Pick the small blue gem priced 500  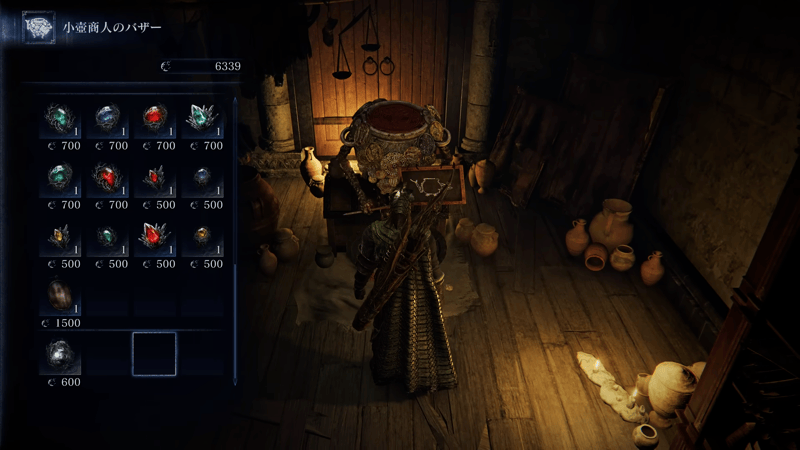(x=201, y=179)
